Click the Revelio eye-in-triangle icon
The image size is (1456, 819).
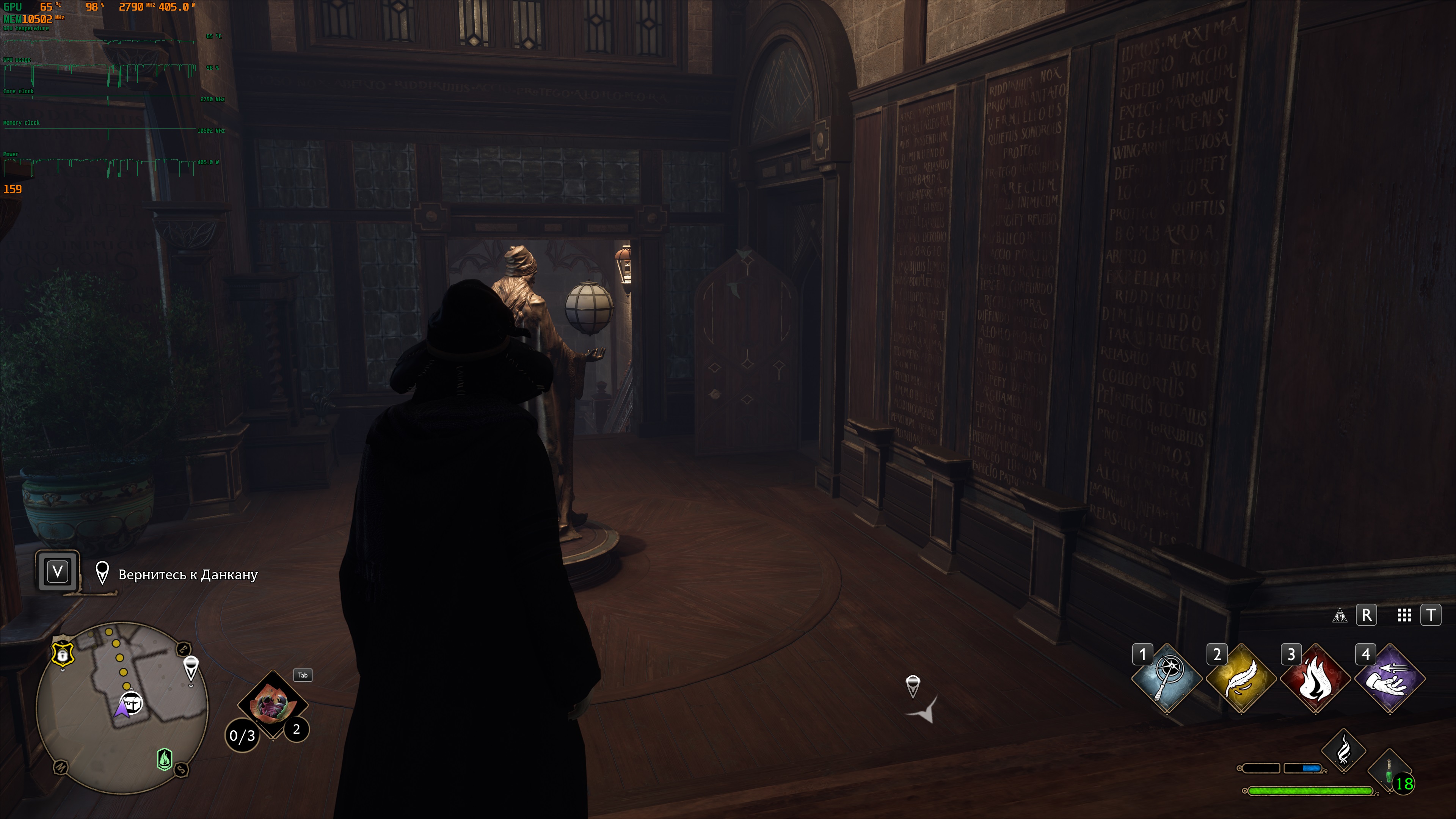(1340, 615)
